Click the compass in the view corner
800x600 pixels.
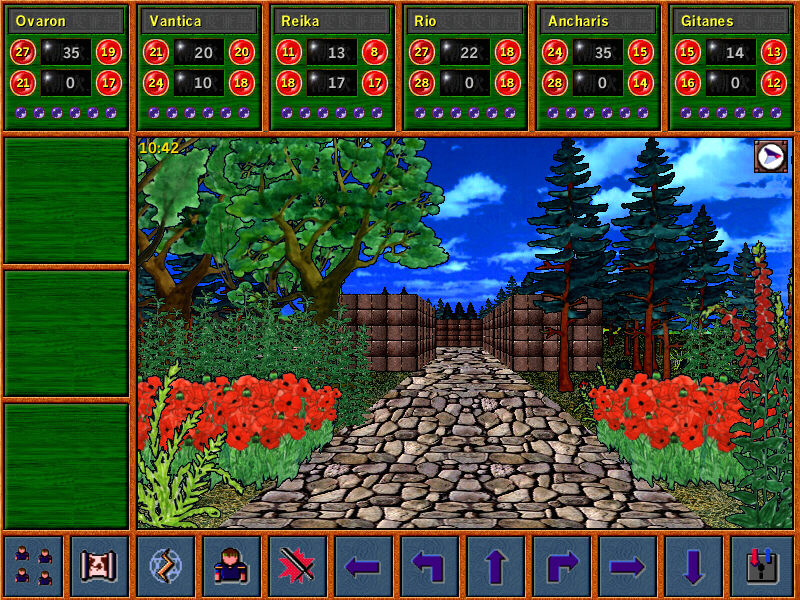coord(770,156)
